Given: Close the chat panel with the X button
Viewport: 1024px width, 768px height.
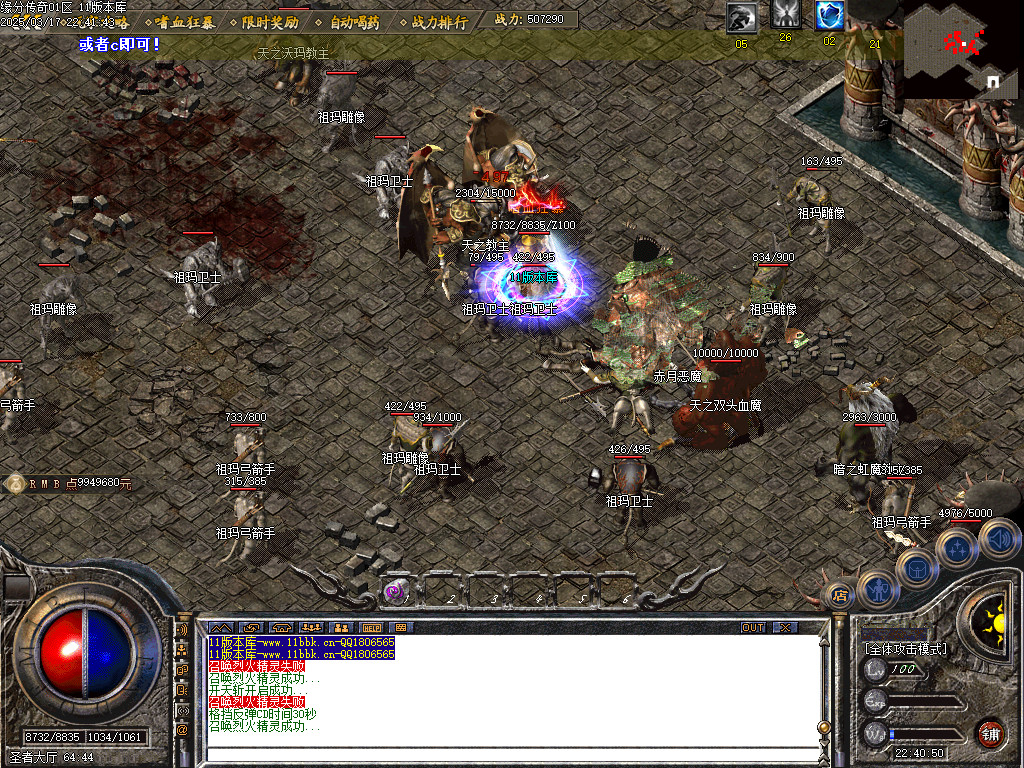Looking at the screenshot, I should [x=786, y=627].
